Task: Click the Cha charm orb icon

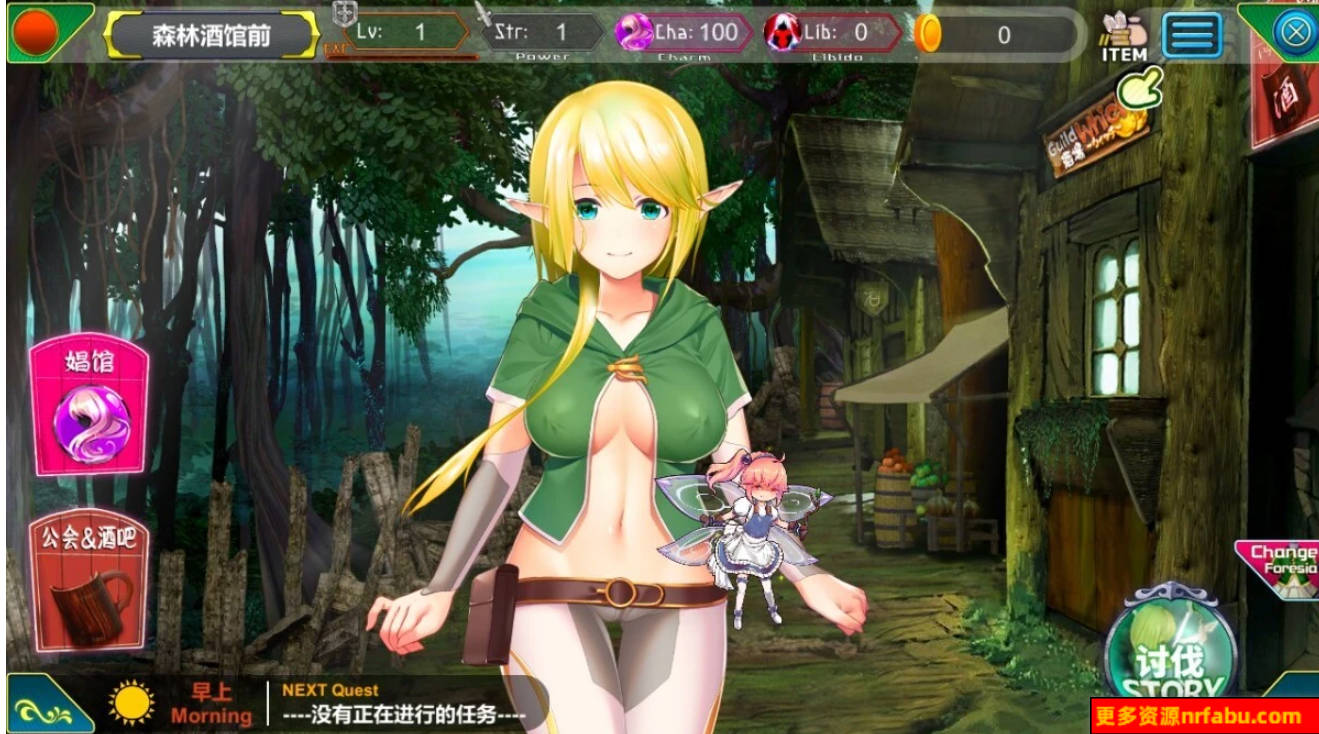Action: pos(634,31)
